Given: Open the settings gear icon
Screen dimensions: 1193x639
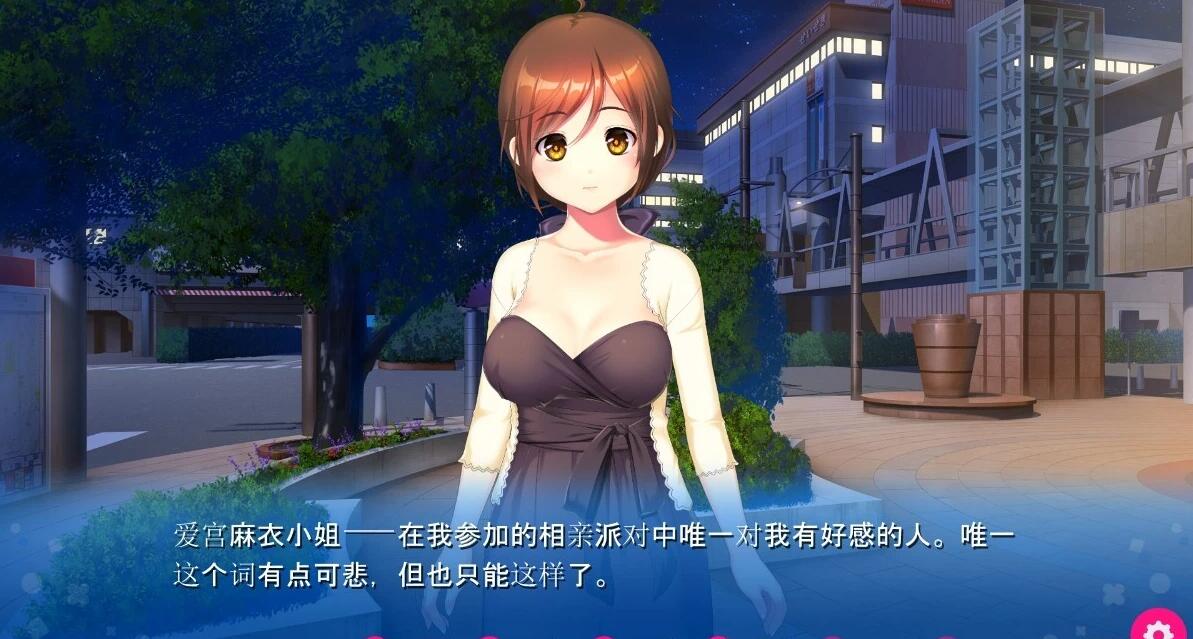Looking at the screenshot, I should point(1160,628).
